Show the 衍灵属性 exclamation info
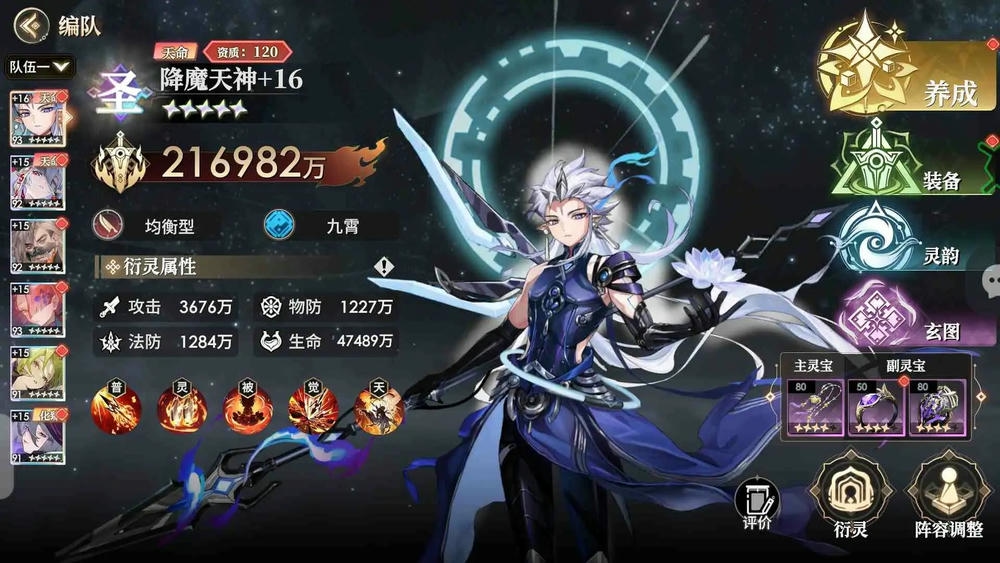The width and height of the screenshot is (1000, 563). click(384, 267)
